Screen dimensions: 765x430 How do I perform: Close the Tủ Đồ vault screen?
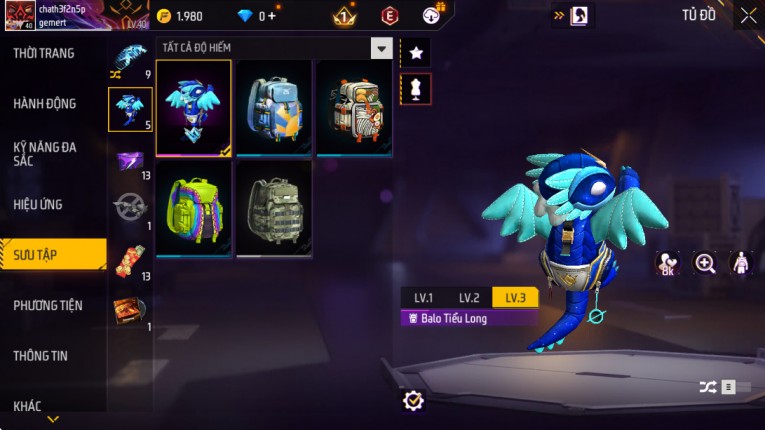click(x=748, y=15)
